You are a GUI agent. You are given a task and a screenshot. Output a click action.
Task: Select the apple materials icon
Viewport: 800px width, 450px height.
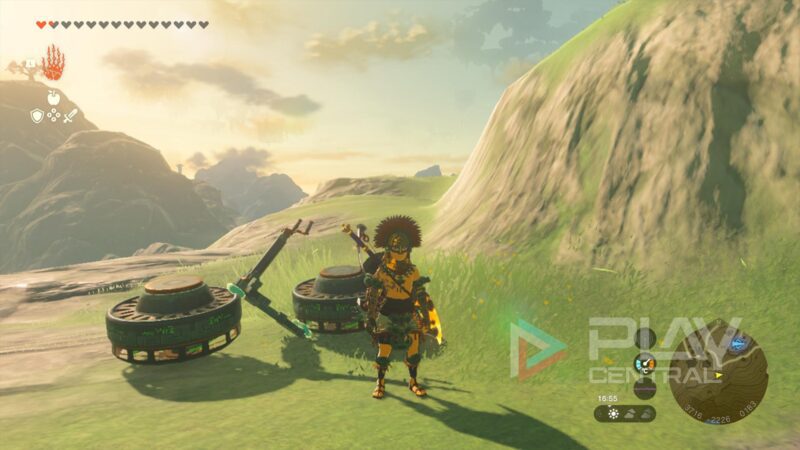(x=54, y=98)
